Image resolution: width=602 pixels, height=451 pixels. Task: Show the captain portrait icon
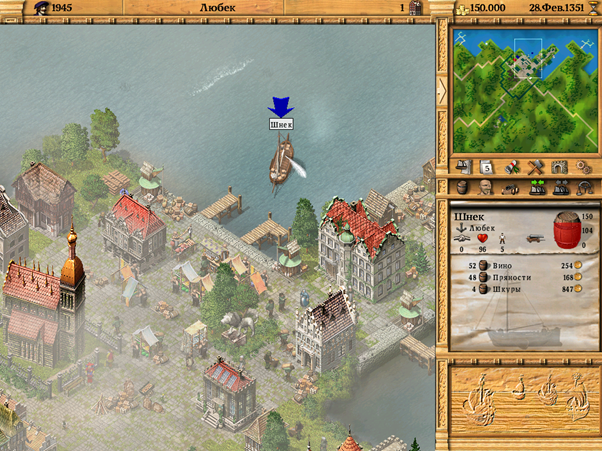[487, 187]
